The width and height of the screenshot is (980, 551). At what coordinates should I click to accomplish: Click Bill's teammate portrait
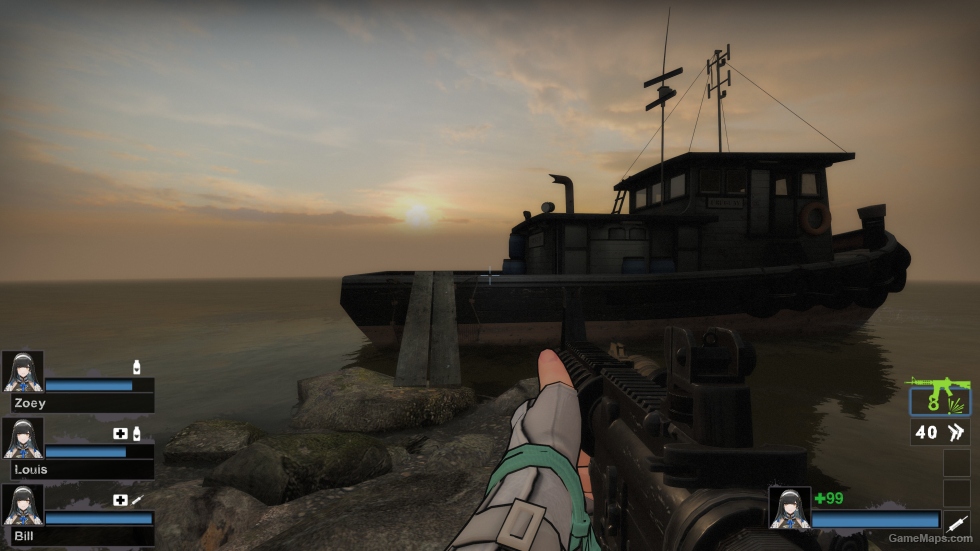[x=23, y=503]
